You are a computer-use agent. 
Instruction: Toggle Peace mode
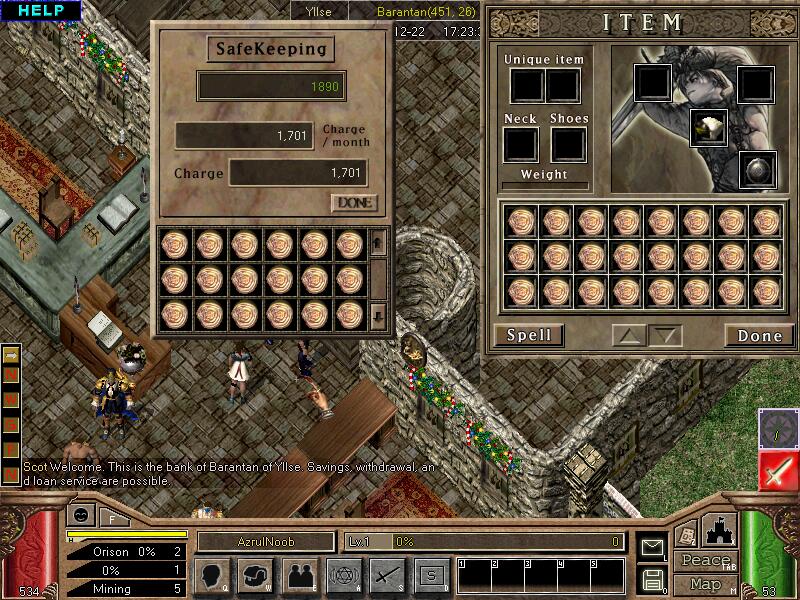(x=704, y=561)
